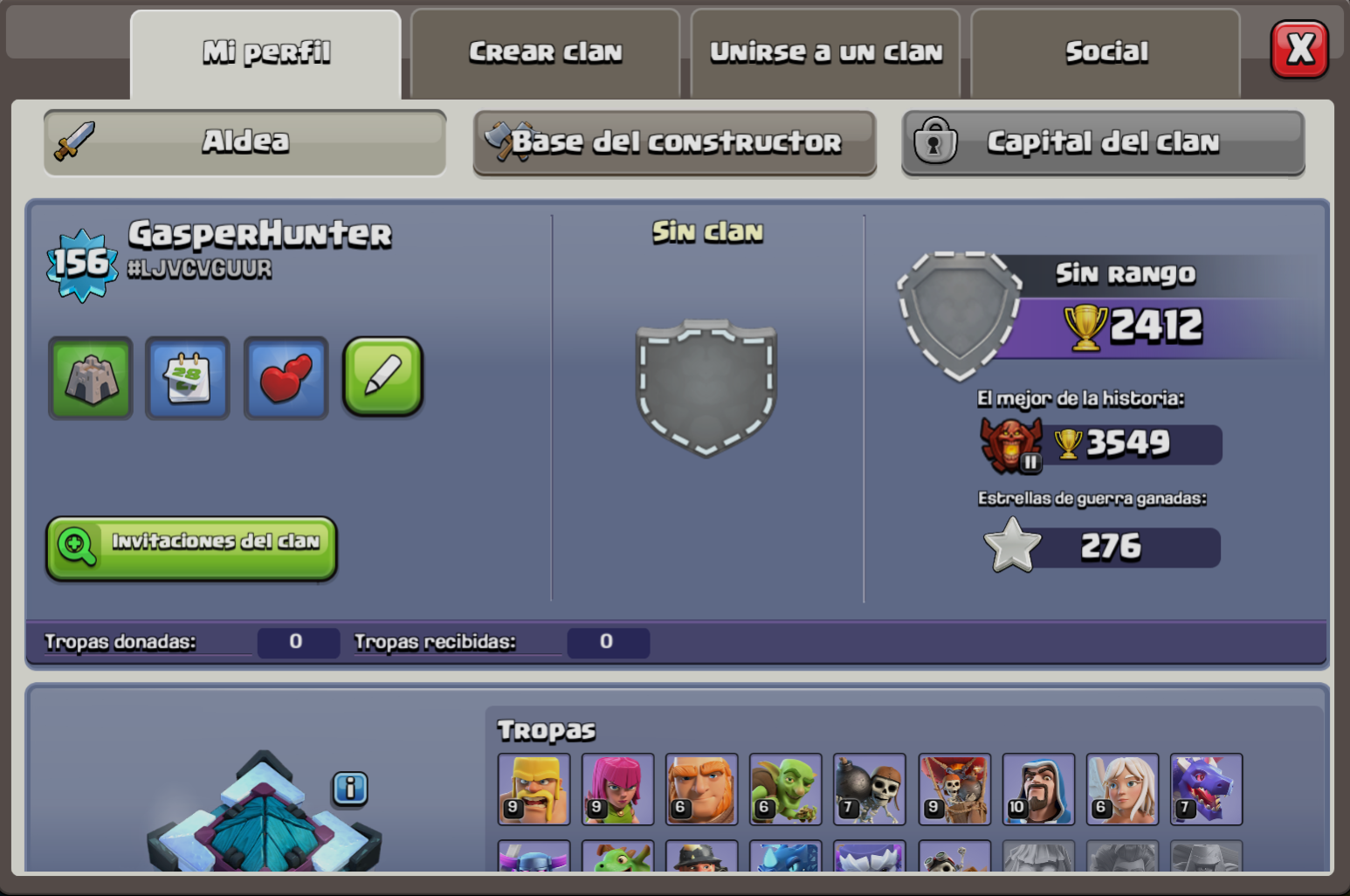Click the war star icon showing 276
This screenshot has width=1350, height=896.
(x=1013, y=545)
